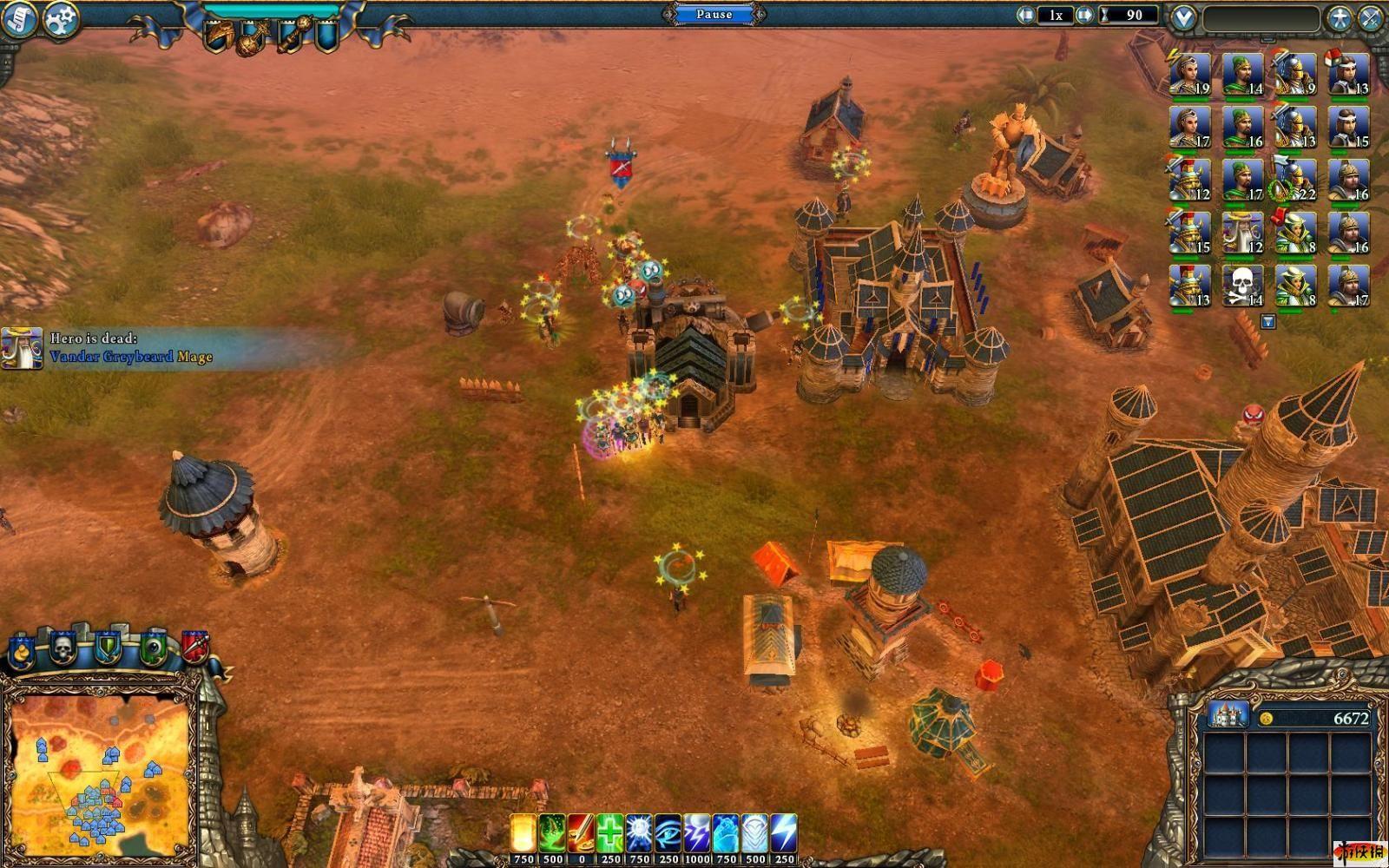This screenshot has height=868, width=1389.
Task: Select the dead hero skull portrait
Action: point(1242,286)
